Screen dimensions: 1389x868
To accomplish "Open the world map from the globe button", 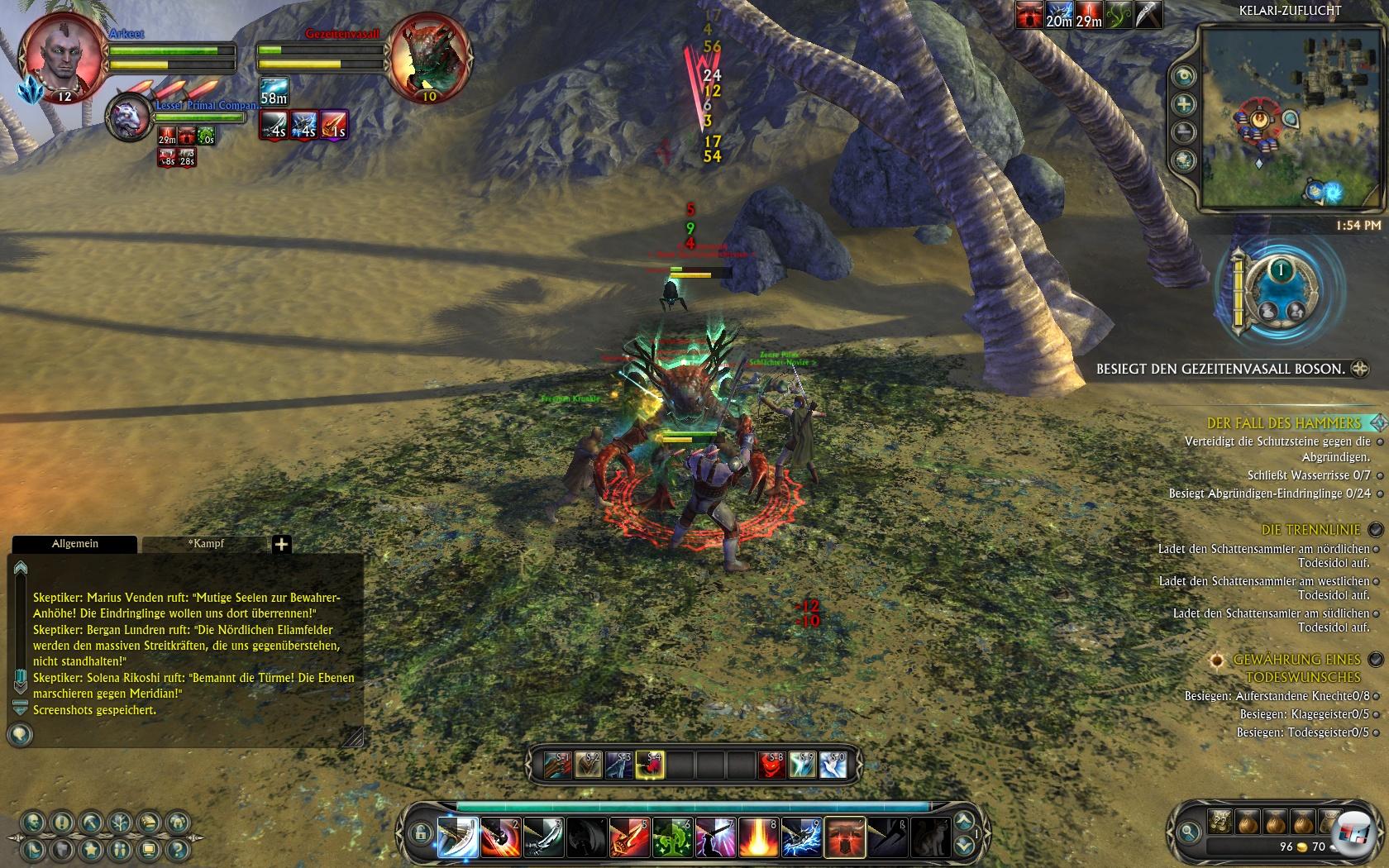I will pyautogui.click(x=1185, y=160).
